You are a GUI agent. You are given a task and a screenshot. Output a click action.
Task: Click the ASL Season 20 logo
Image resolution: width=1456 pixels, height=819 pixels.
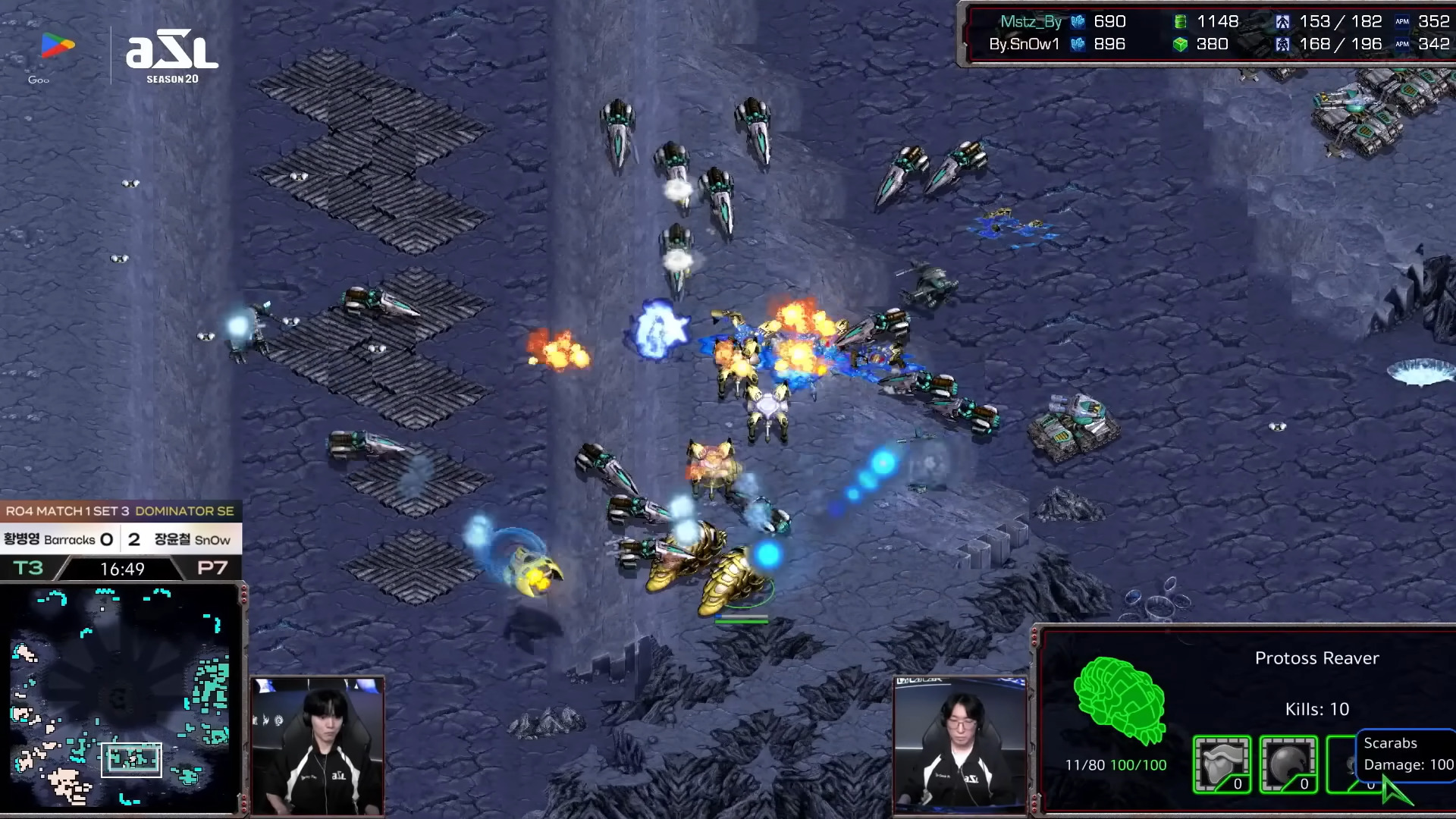(x=172, y=58)
